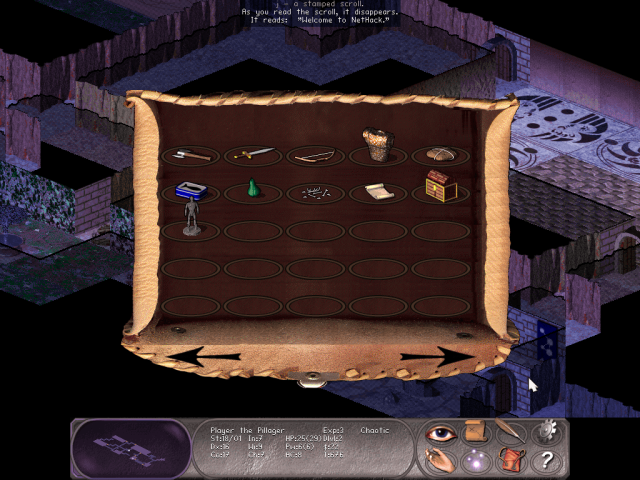Open help with the question mark

[546, 461]
